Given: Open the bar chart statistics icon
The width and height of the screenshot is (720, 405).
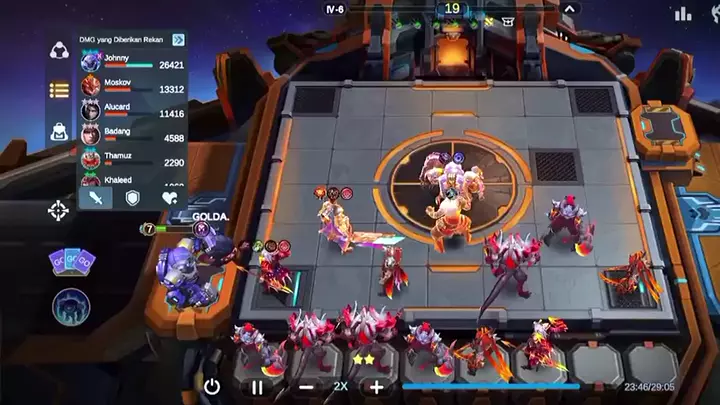Looking at the screenshot, I should click(x=684, y=13).
